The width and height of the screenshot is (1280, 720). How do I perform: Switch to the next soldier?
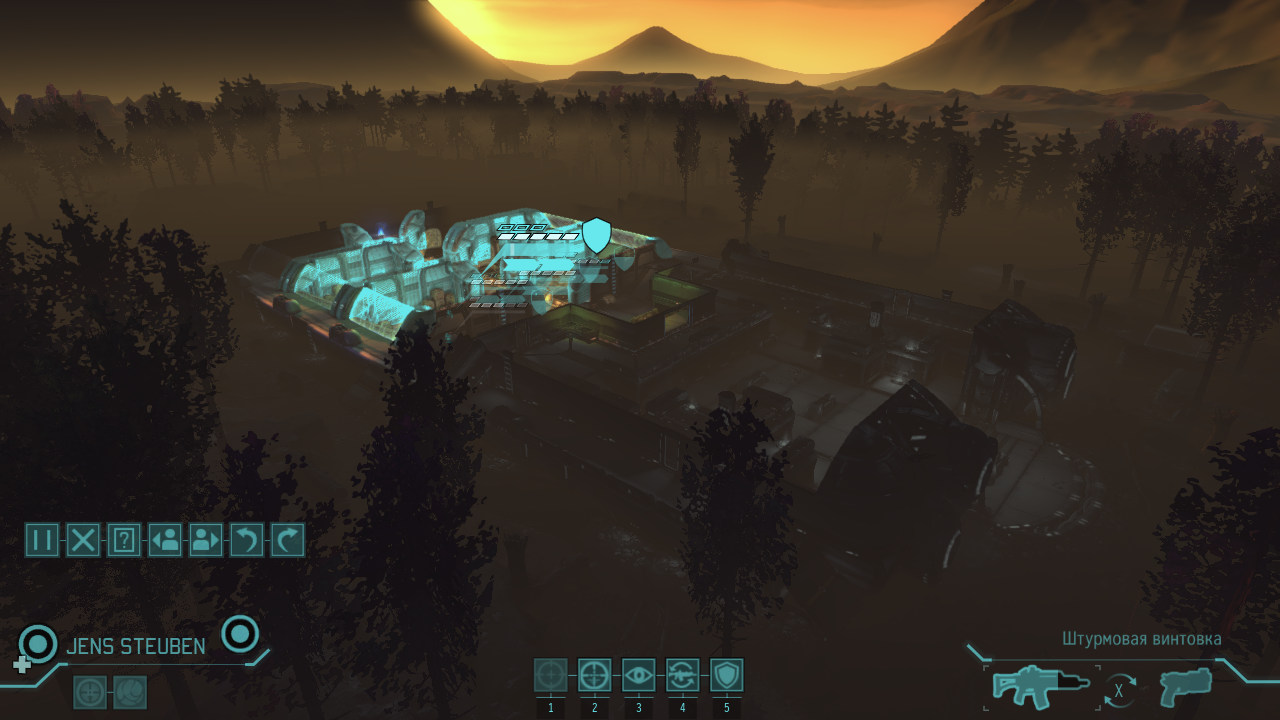(206, 540)
